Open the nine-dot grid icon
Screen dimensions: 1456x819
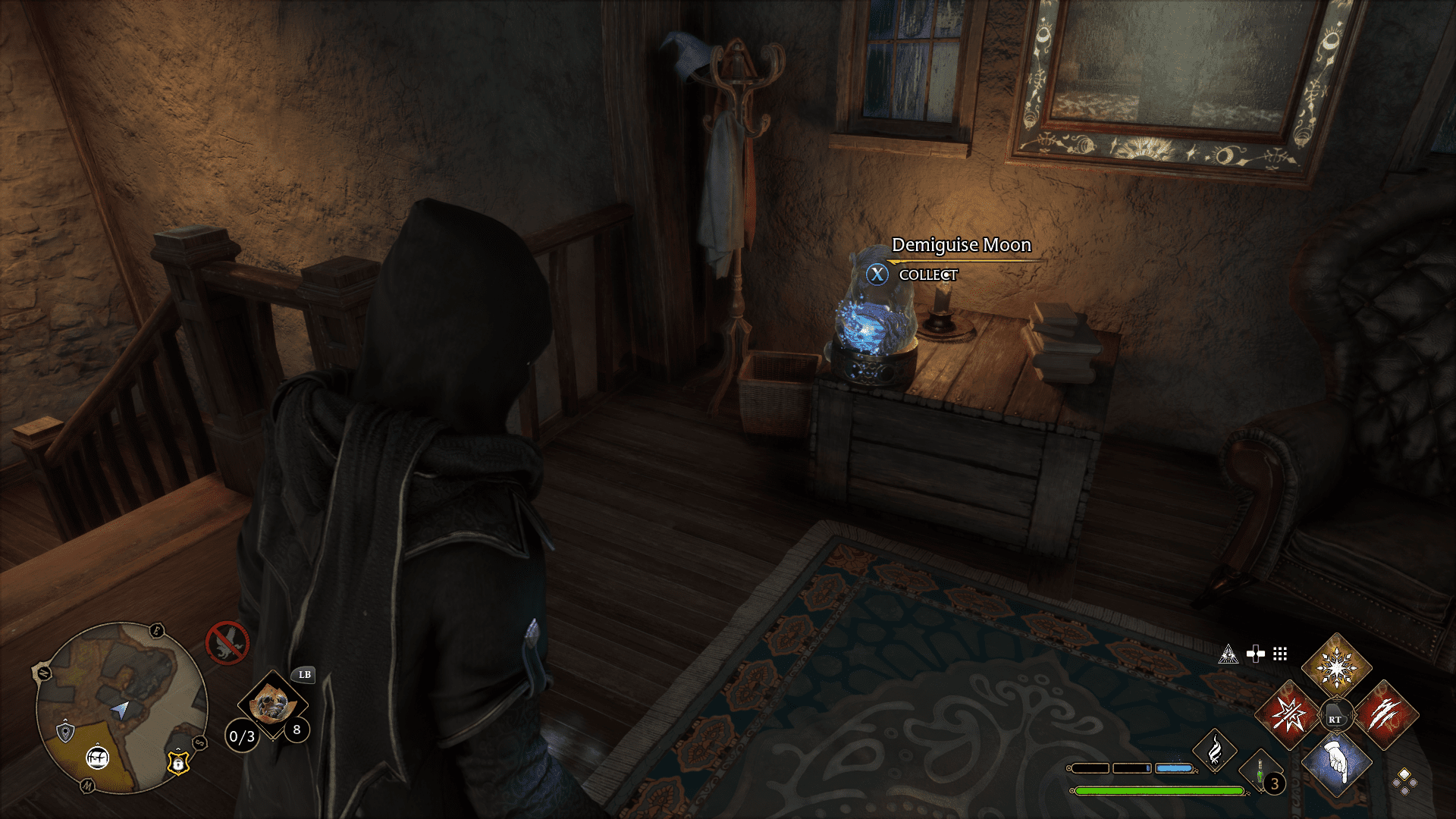pos(1280,654)
